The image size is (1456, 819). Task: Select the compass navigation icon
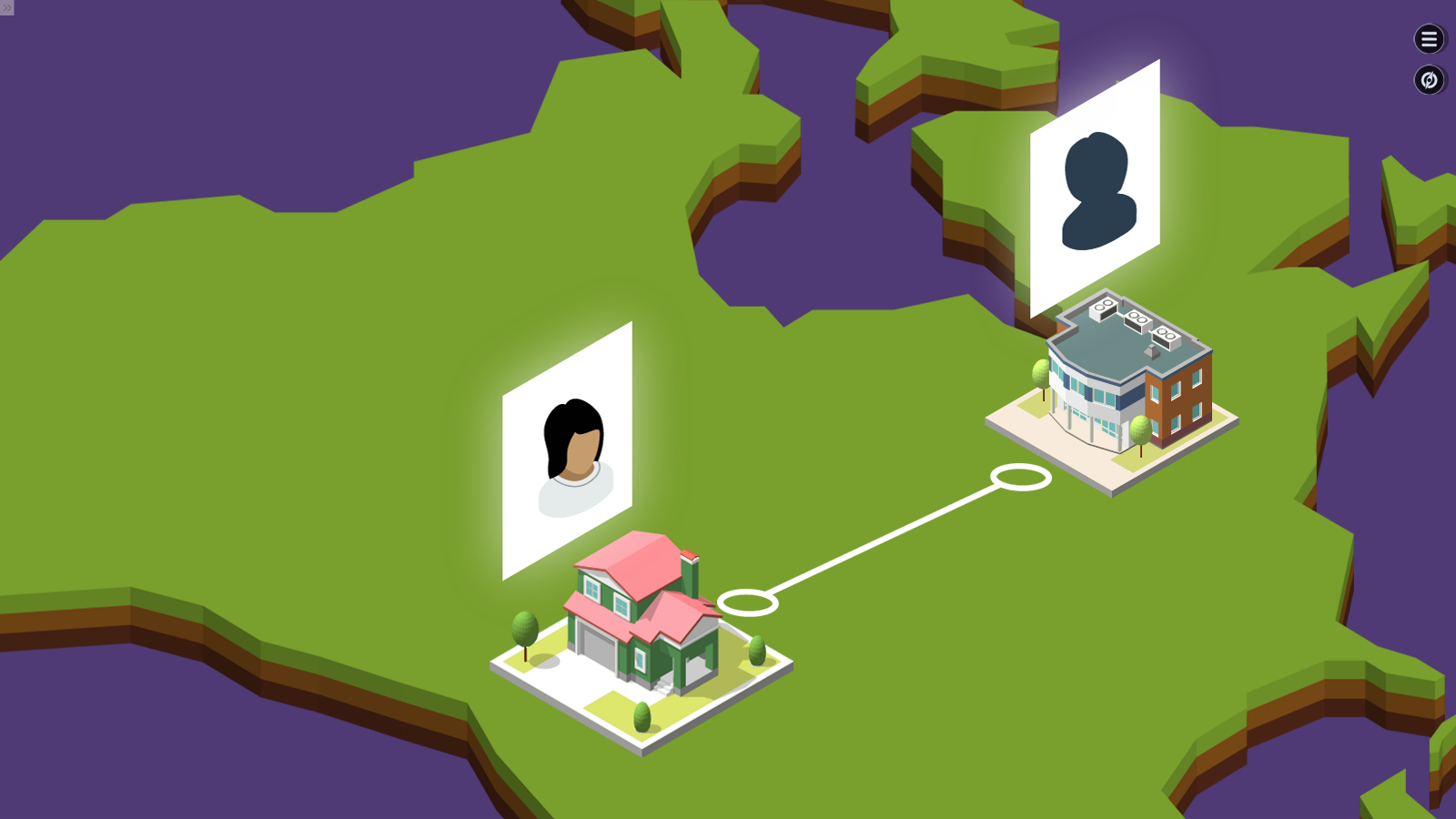(x=1429, y=80)
